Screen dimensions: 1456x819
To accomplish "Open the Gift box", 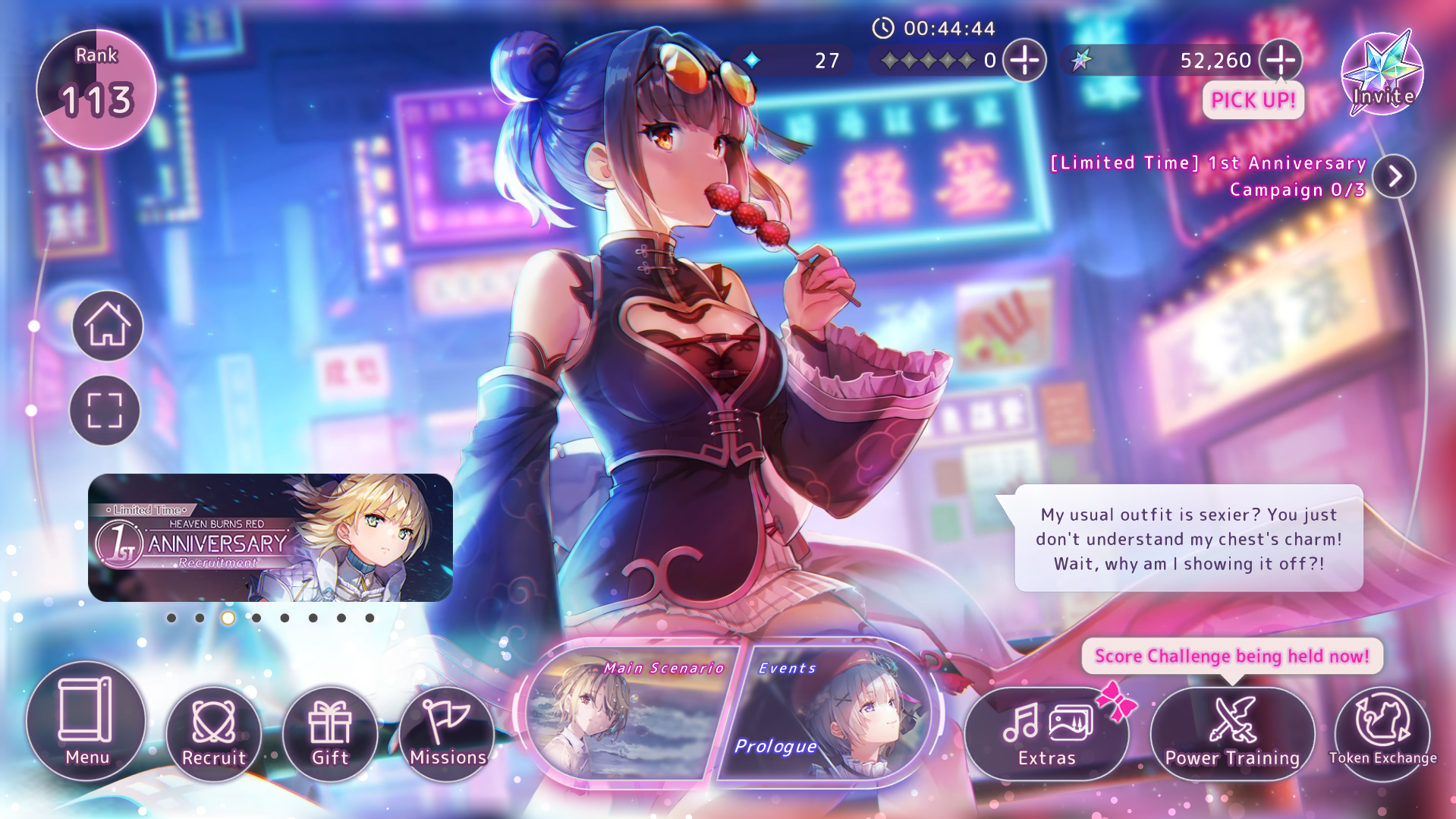I will pos(330,733).
